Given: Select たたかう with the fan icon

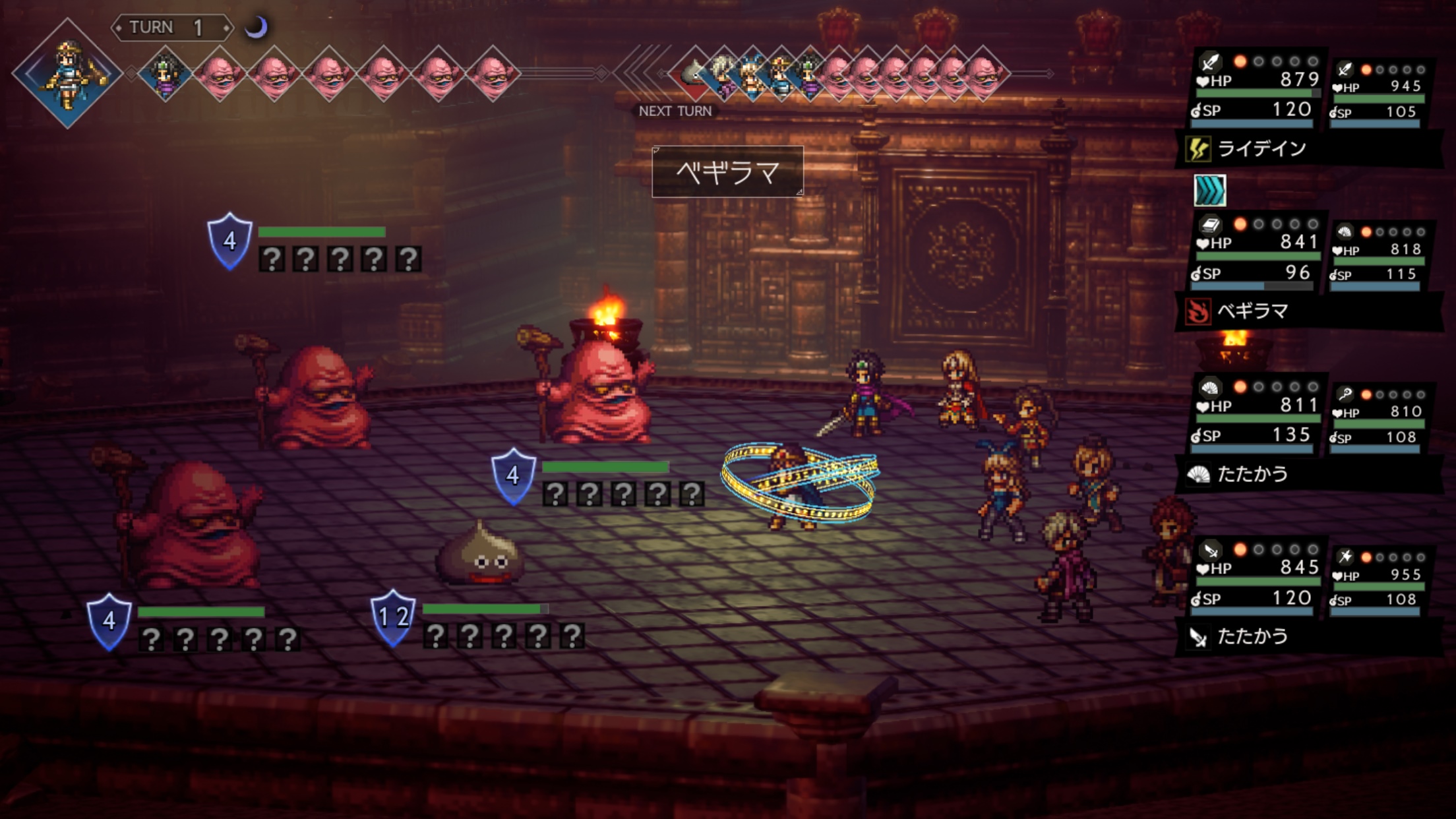Looking at the screenshot, I should (1252, 474).
